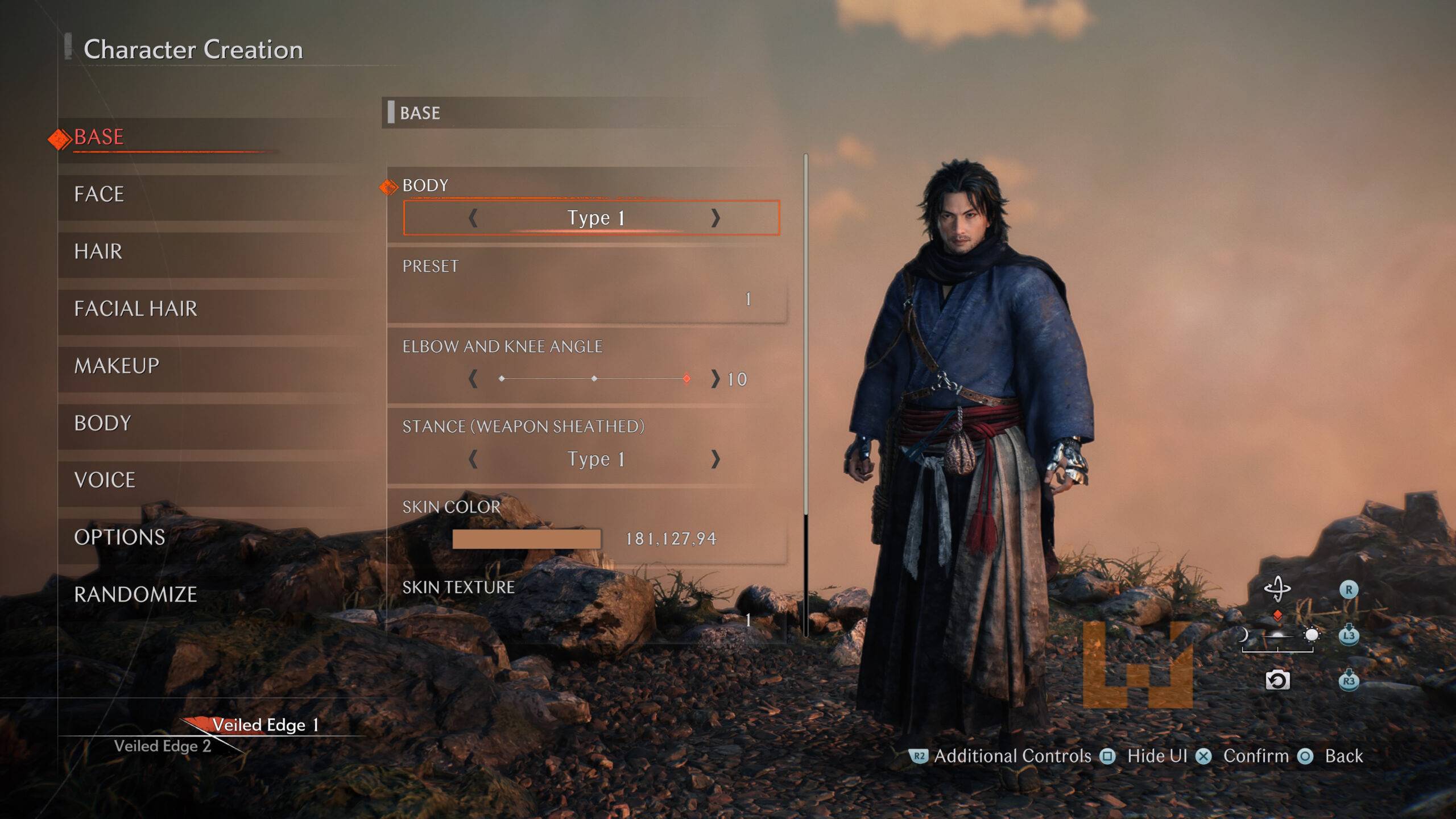The width and height of the screenshot is (1456, 819).
Task: Click the reset camera icon
Action: point(1277,680)
